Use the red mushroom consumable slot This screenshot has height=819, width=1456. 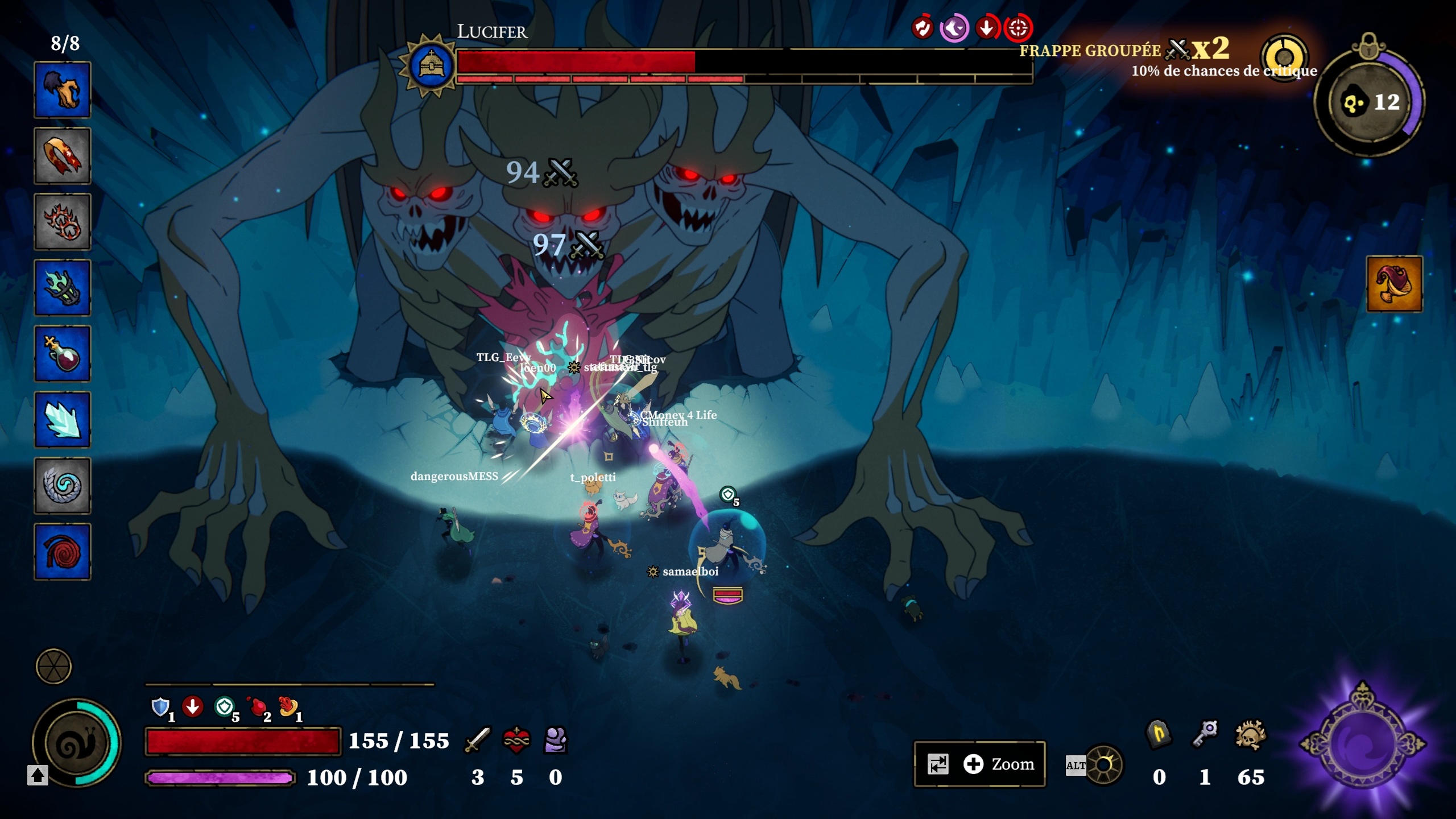[x=1394, y=284]
